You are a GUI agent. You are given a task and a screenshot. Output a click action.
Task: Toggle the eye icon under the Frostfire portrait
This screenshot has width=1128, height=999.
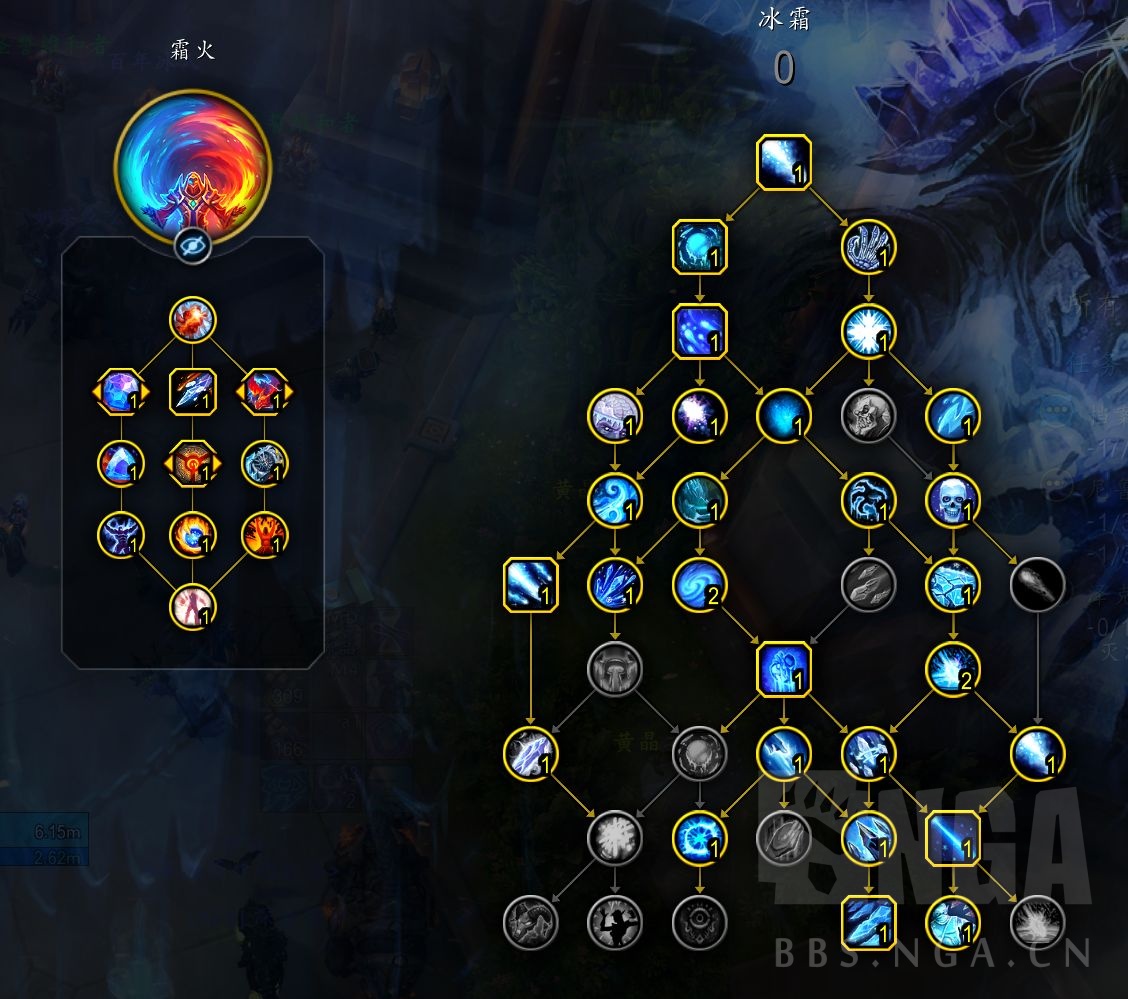pyautogui.click(x=193, y=246)
